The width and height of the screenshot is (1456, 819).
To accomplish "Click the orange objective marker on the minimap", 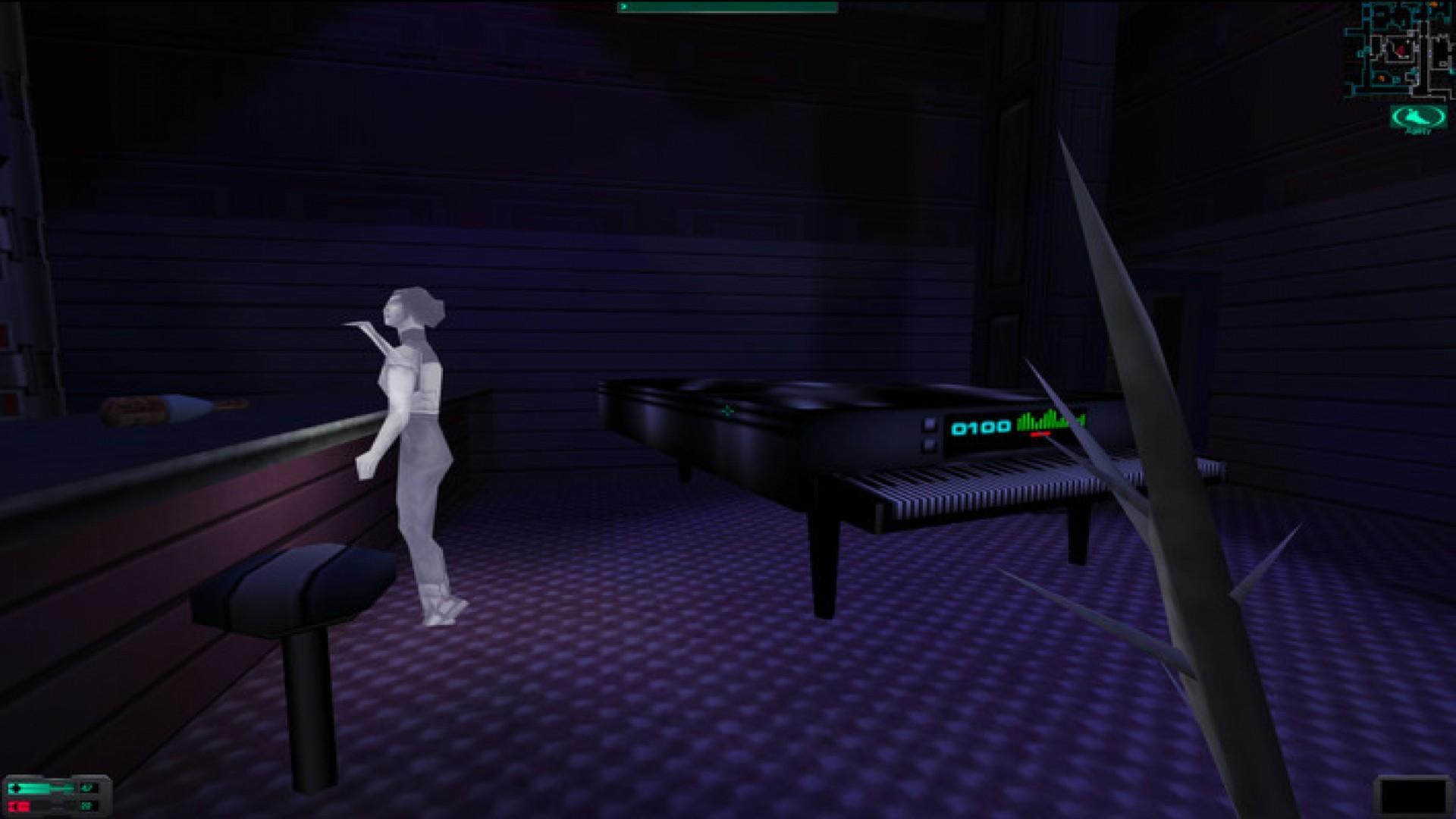I will (1381, 77).
